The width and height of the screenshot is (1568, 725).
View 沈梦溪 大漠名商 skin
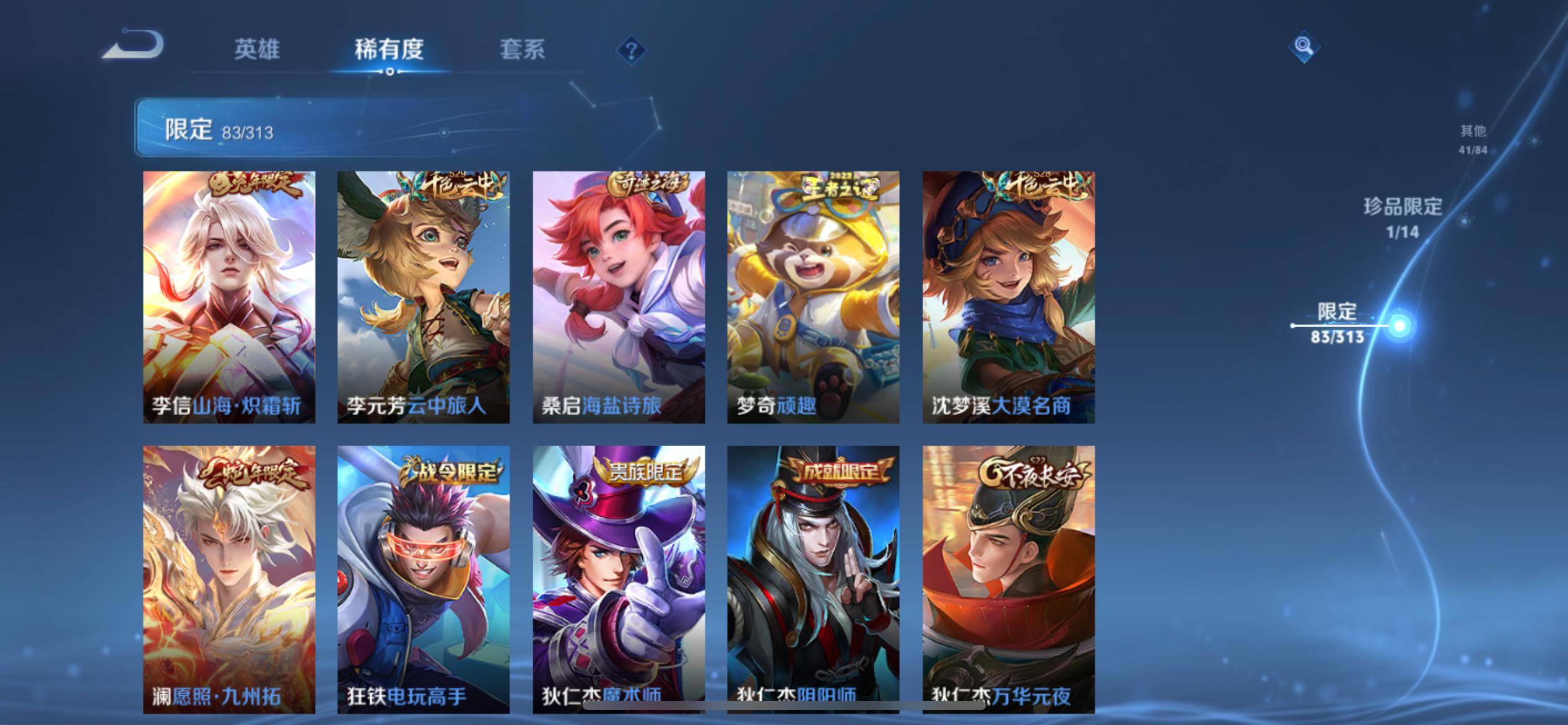coord(1008,297)
